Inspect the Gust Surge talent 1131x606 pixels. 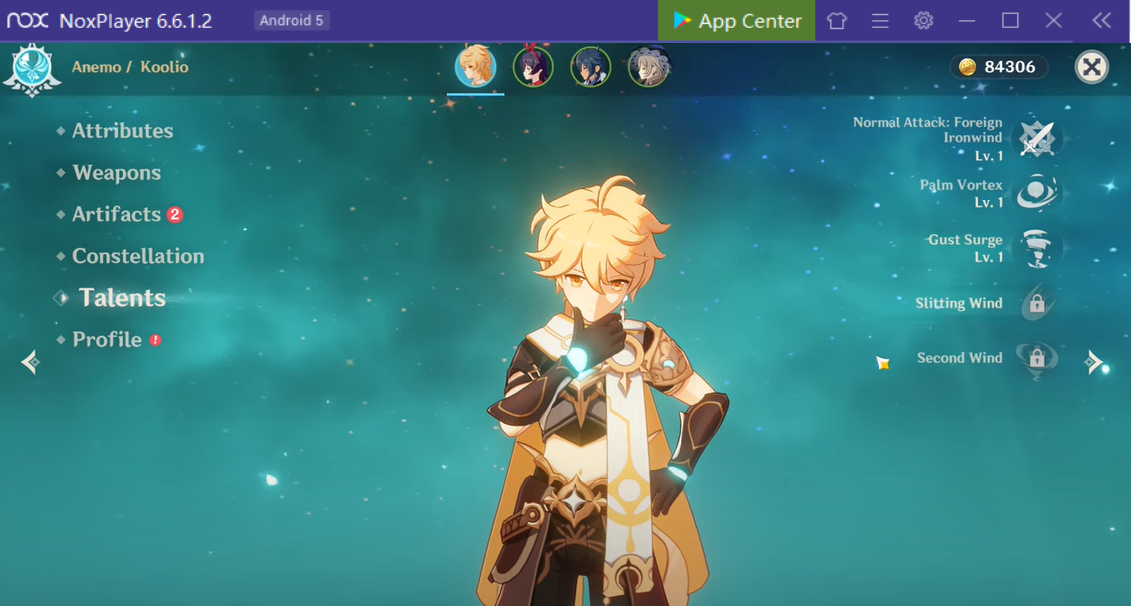(x=1036, y=248)
